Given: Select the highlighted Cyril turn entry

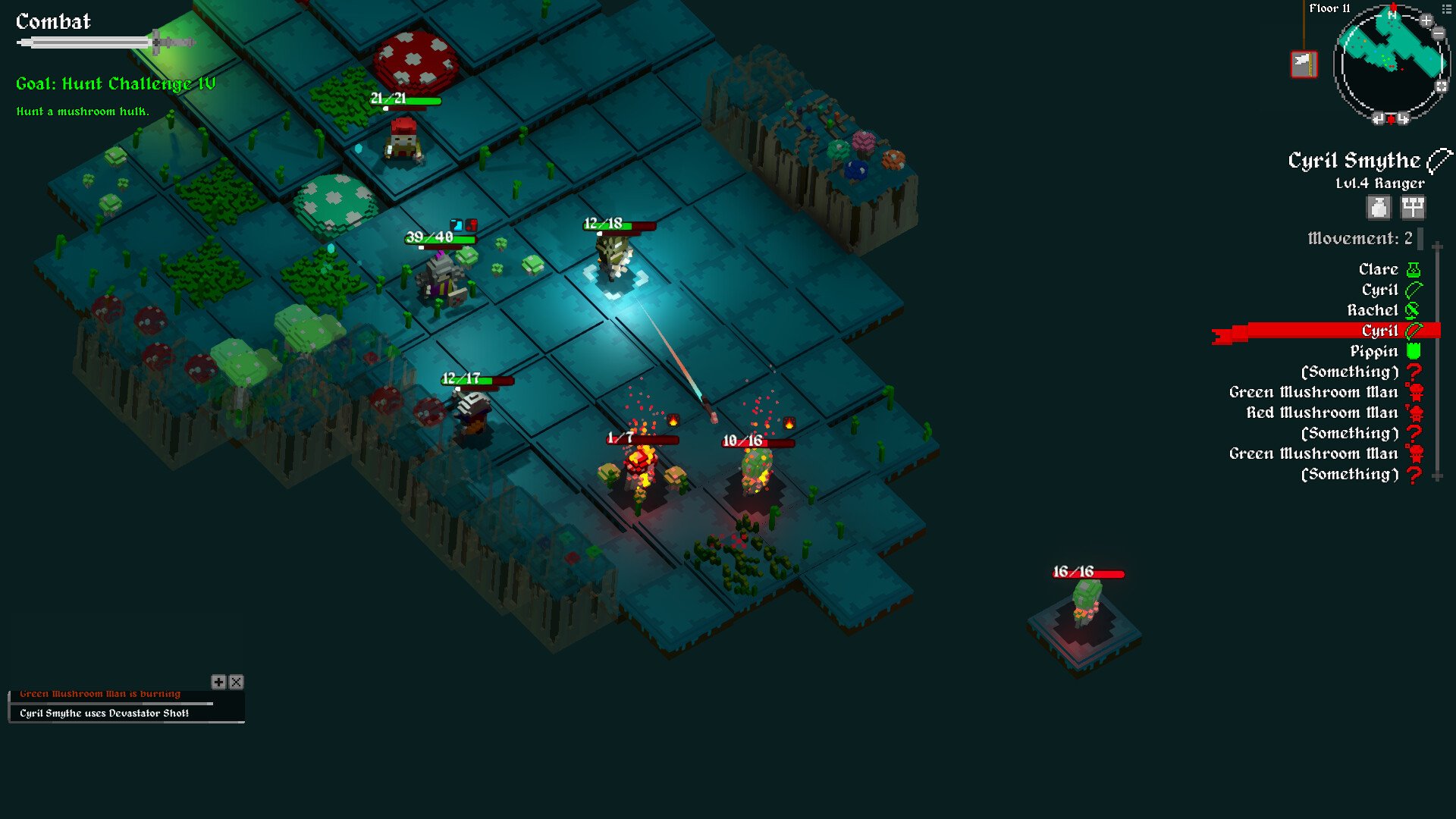Looking at the screenshot, I should [1379, 331].
